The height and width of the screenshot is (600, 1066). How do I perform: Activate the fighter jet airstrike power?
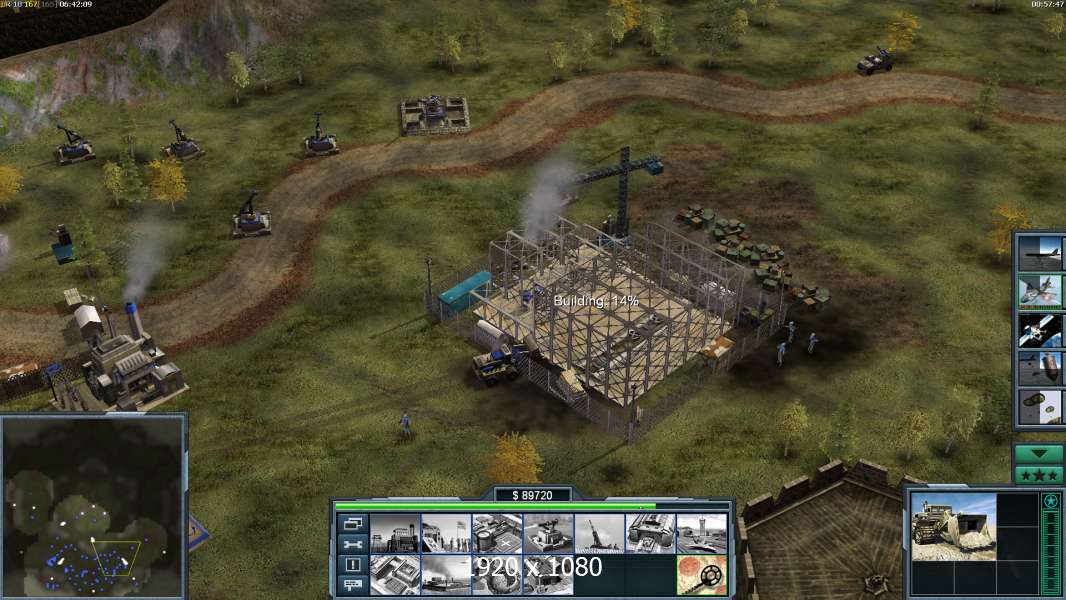click(1040, 291)
